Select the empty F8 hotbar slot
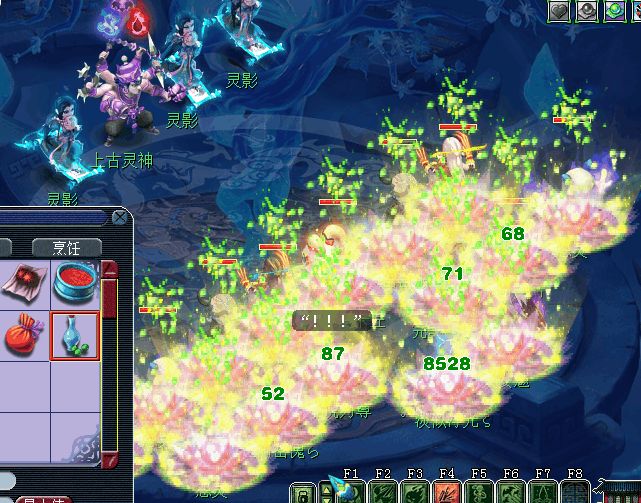641x503 pixels. point(576,492)
